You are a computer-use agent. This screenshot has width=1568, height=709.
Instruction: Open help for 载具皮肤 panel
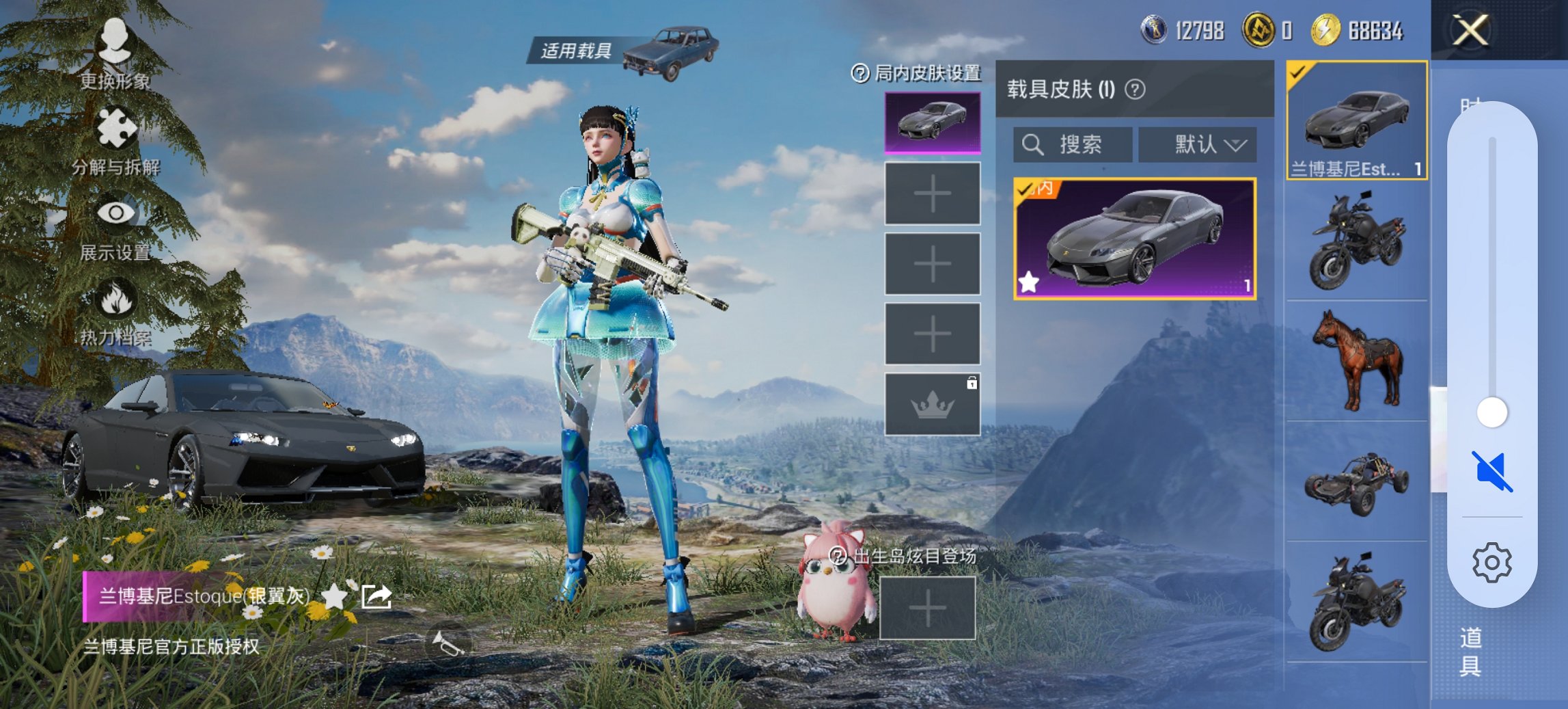click(x=1134, y=90)
